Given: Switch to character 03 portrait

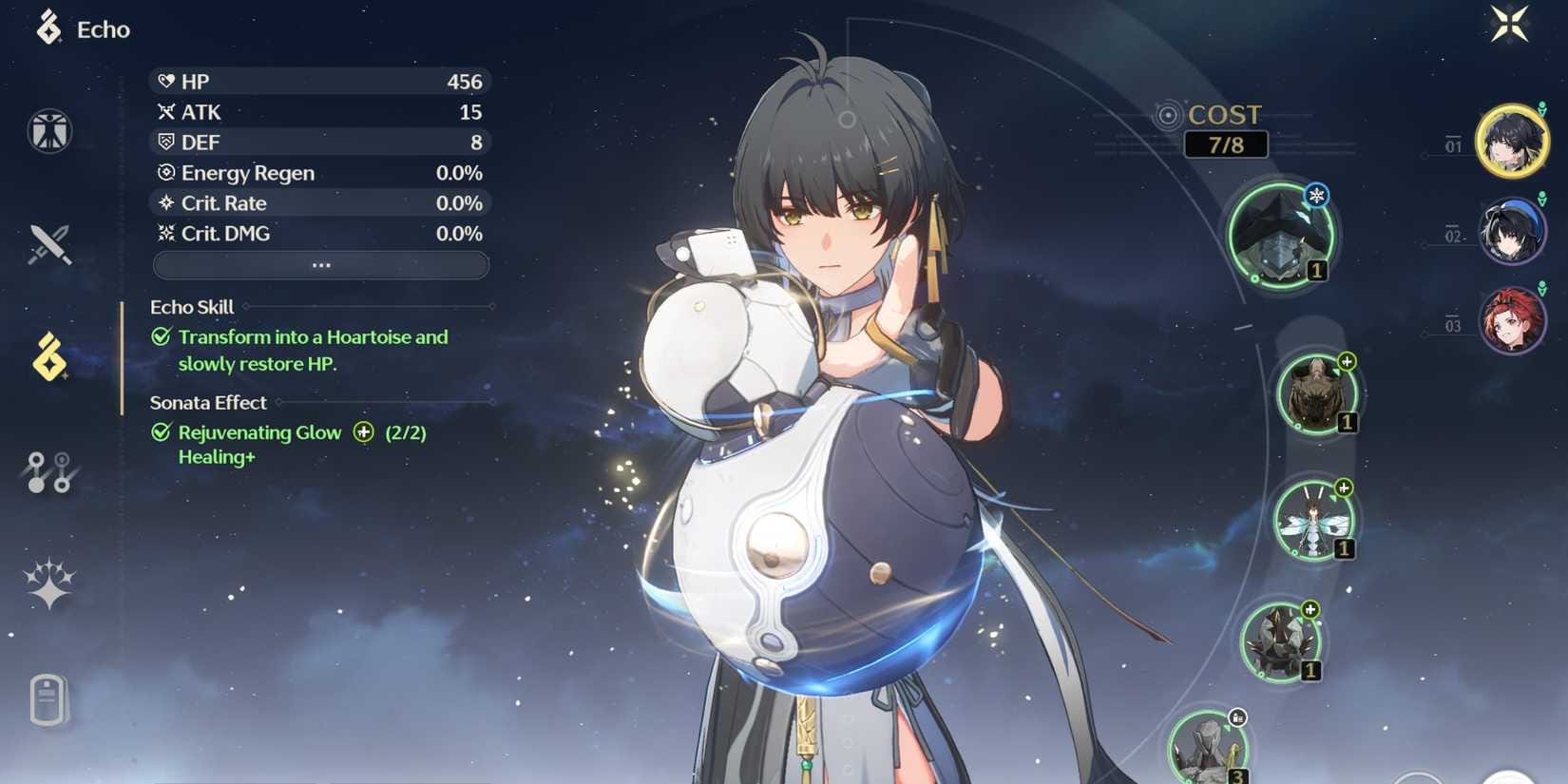Looking at the screenshot, I should click(1514, 321).
